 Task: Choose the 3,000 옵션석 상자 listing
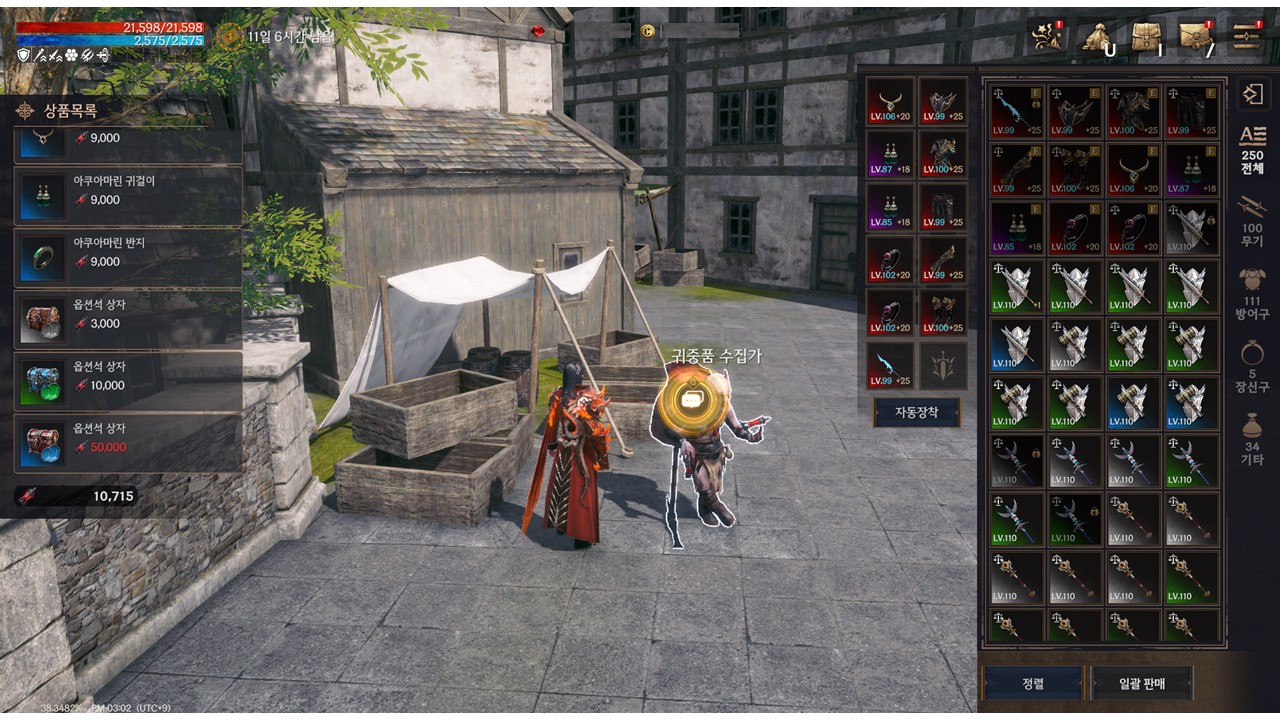click(x=128, y=318)
